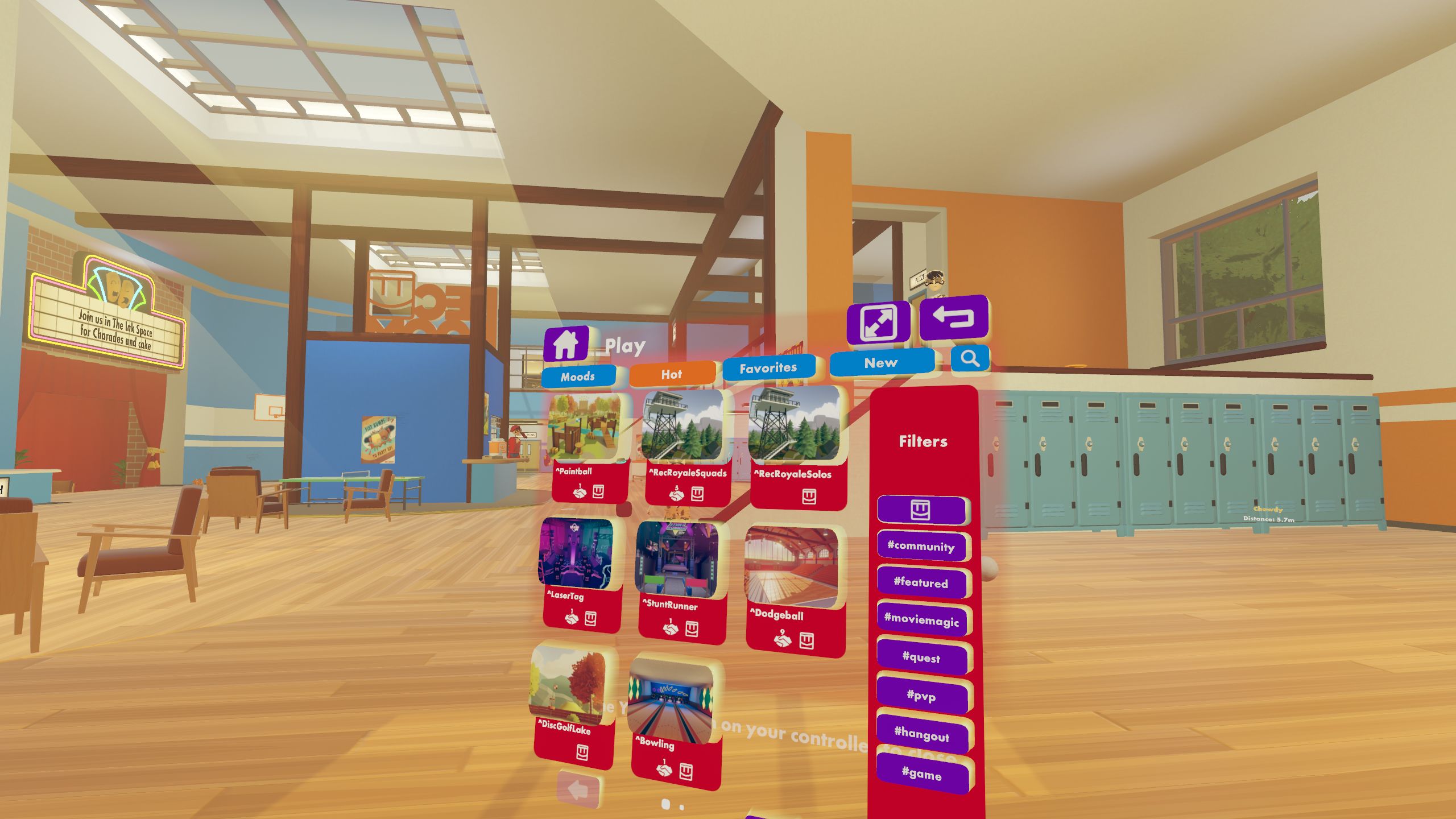Select the #community filter button
Screen dimensions: 1456x819
(922, 547)
